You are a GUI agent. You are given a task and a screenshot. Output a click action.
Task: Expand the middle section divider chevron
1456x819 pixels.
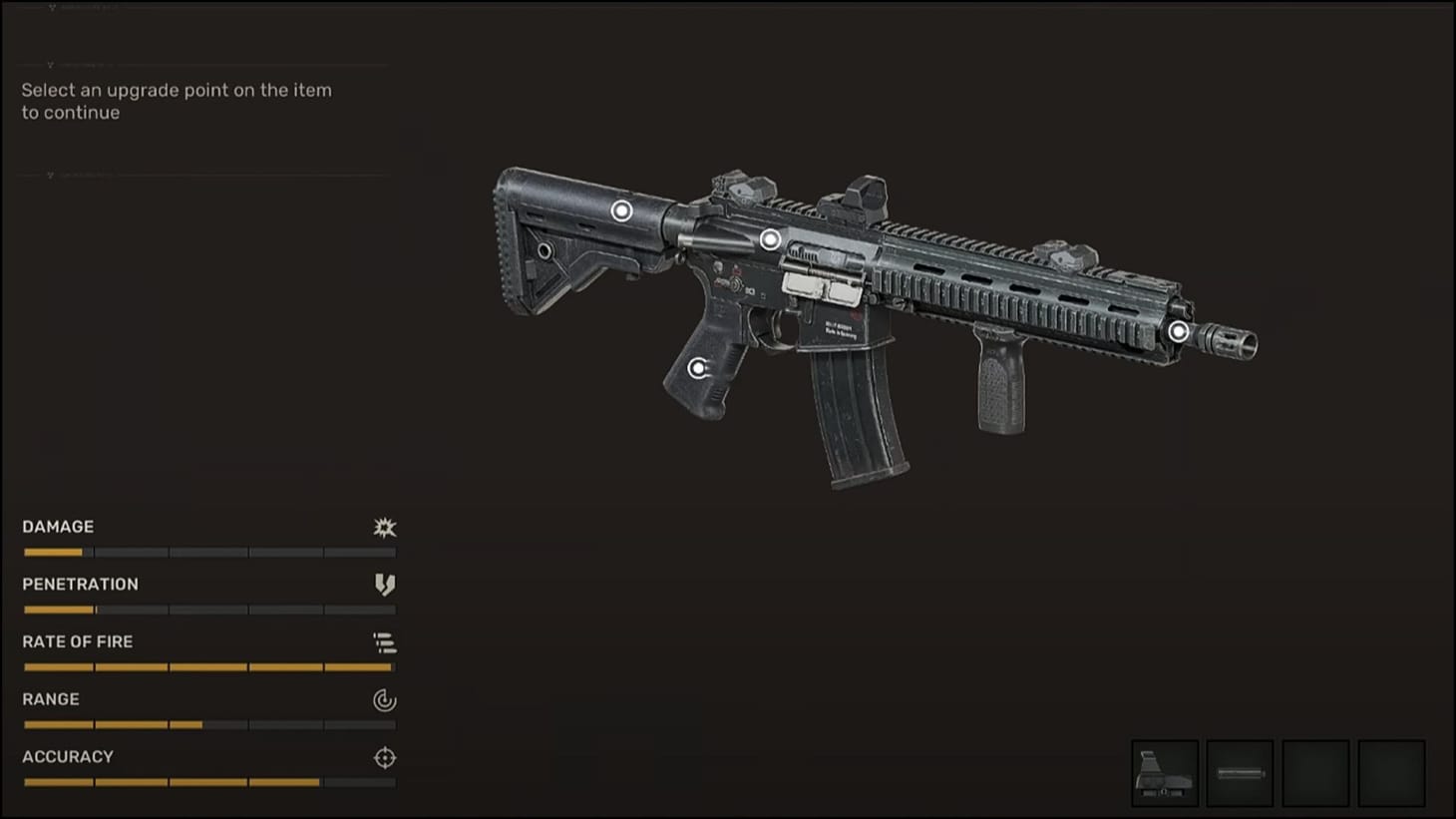click(50, 64)
